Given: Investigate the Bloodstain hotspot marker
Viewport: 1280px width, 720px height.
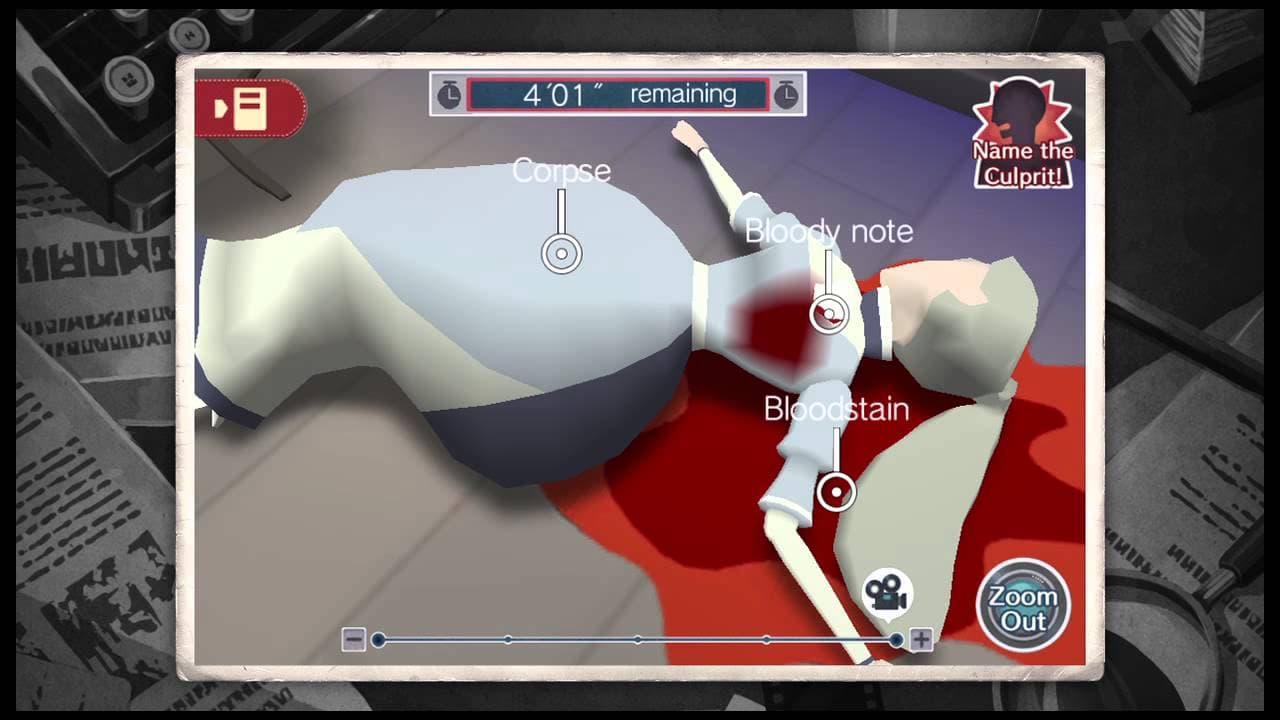Looking at the screenshot, I should [x=834, y=490].
